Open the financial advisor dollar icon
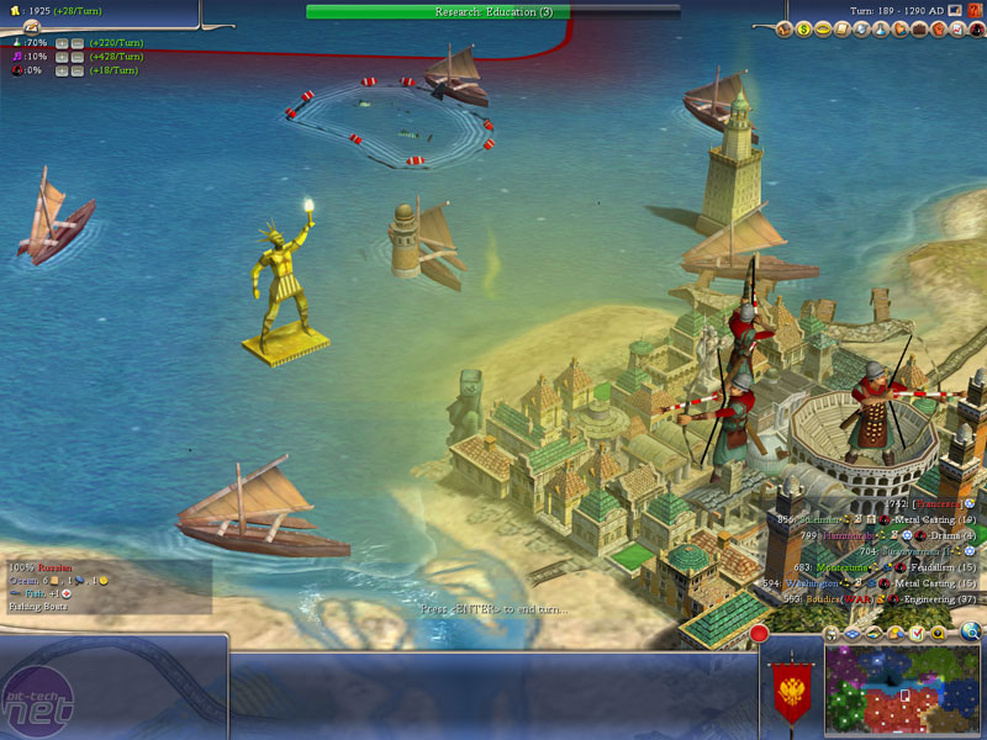 [803, 29]
